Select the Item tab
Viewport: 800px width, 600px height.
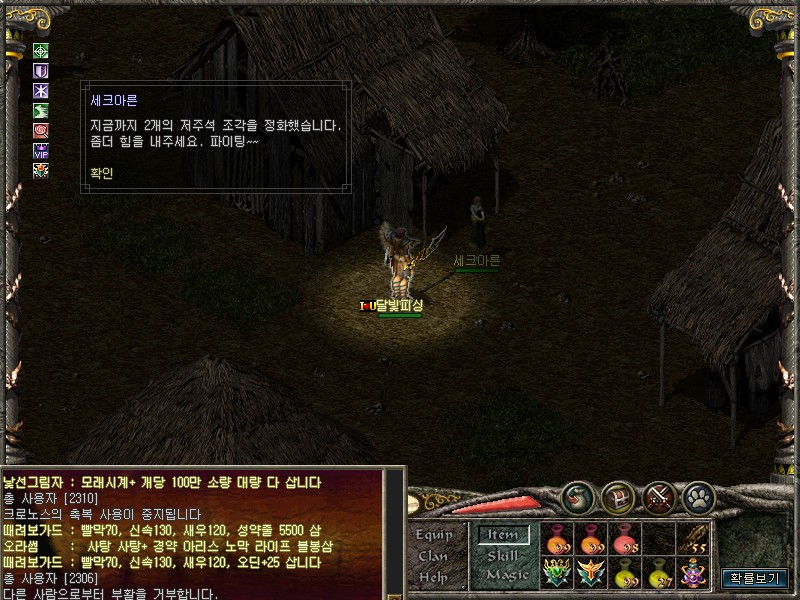click(502, 535)
